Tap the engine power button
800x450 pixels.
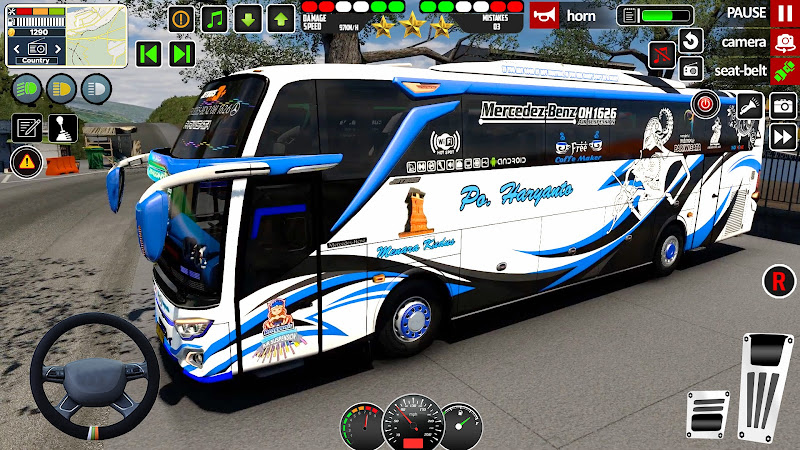point(705,103)
